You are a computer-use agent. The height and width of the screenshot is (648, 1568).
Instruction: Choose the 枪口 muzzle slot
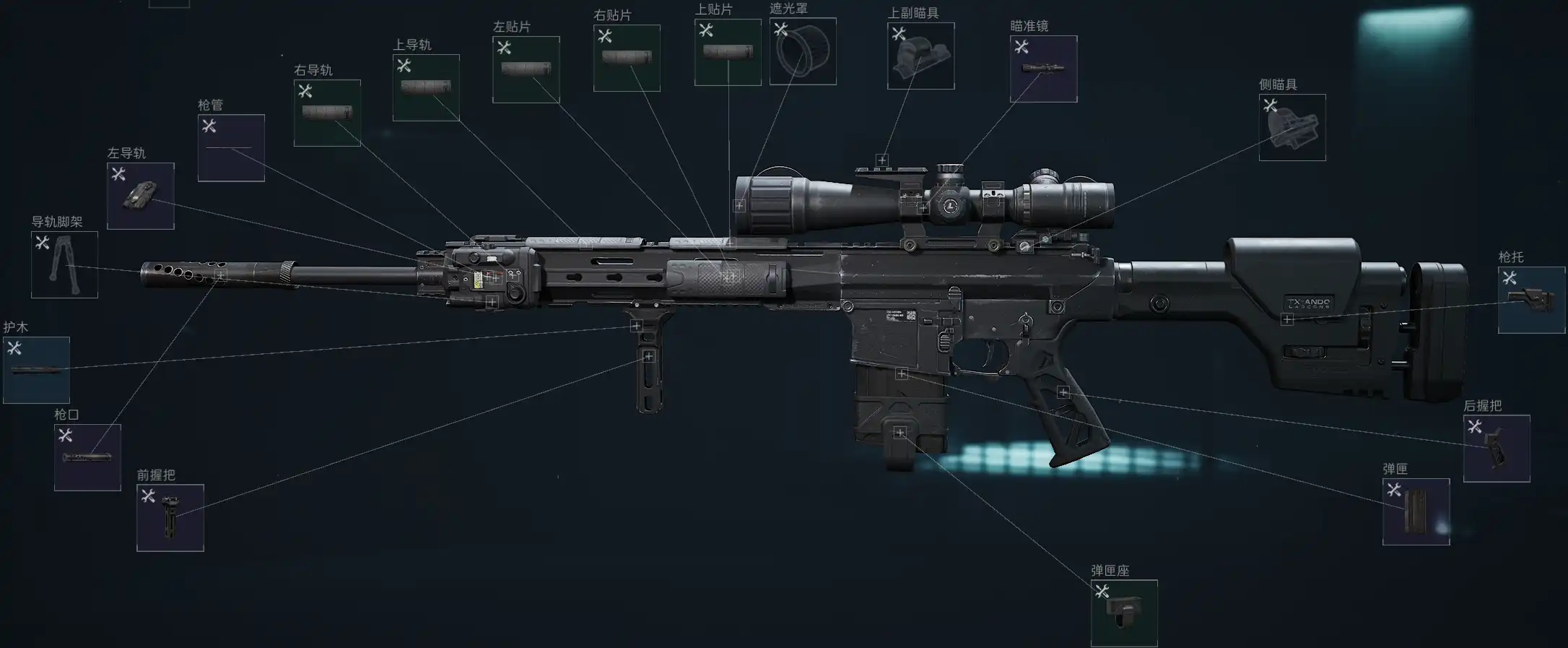(x=87, y=457)
